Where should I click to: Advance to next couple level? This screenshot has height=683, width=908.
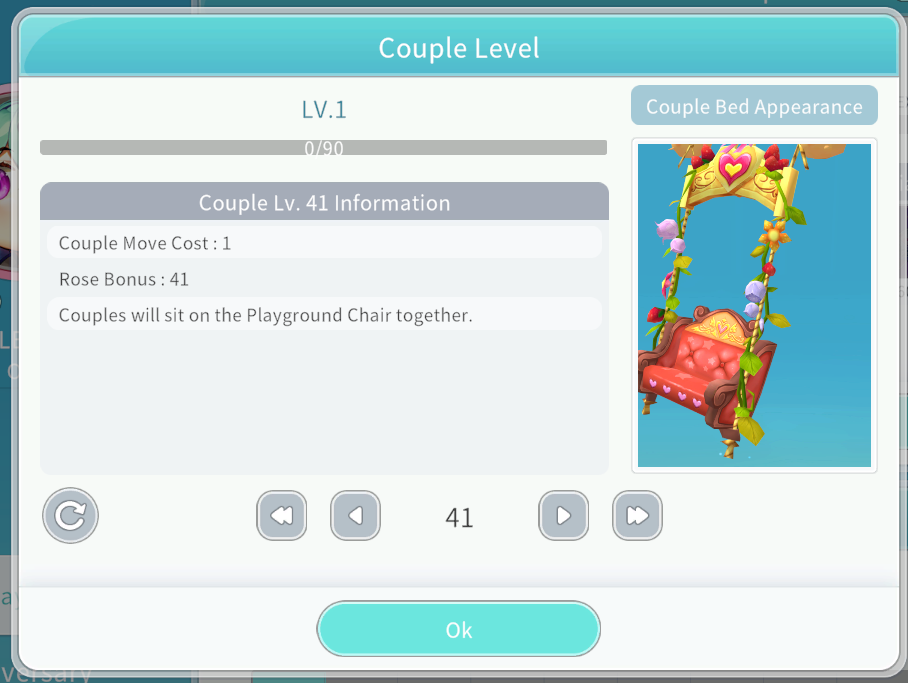(x=563, y=516)
